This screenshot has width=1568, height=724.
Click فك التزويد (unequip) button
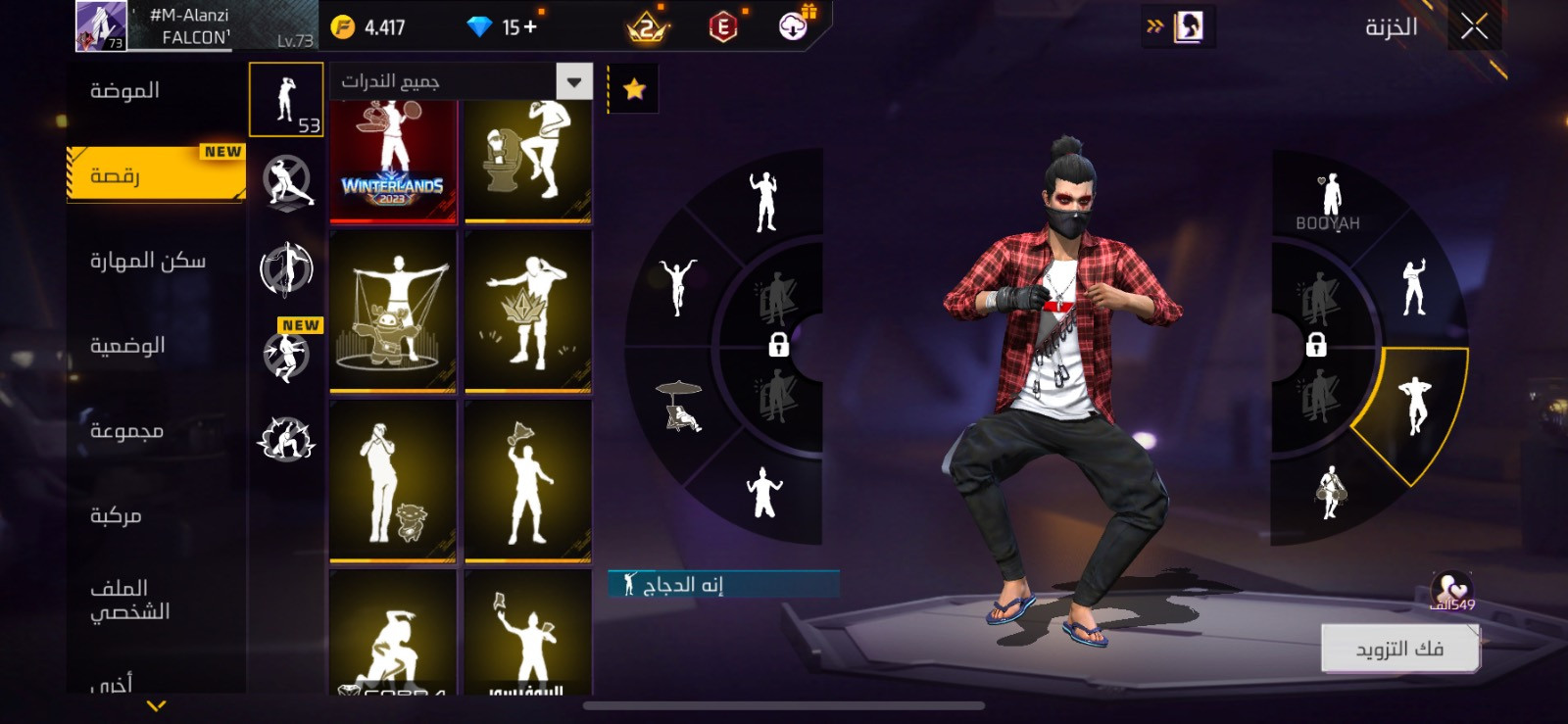(1399, 649)
